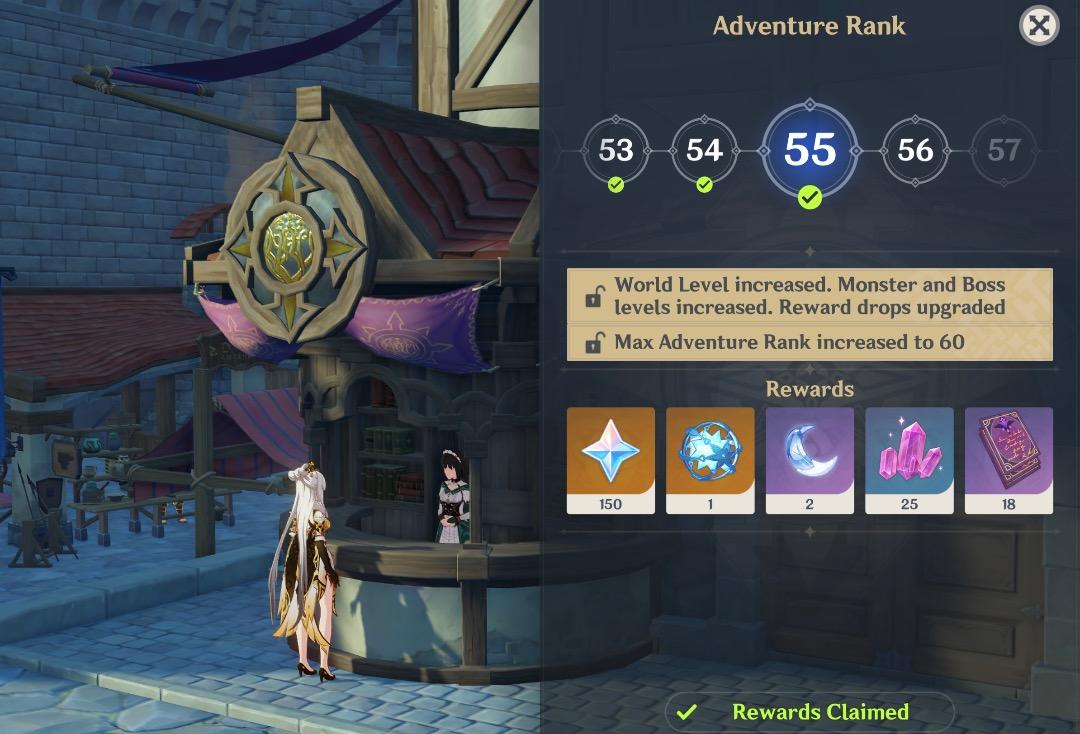
Task: Click the Rewards Claimed button
Action: click(x=809, y=712)
